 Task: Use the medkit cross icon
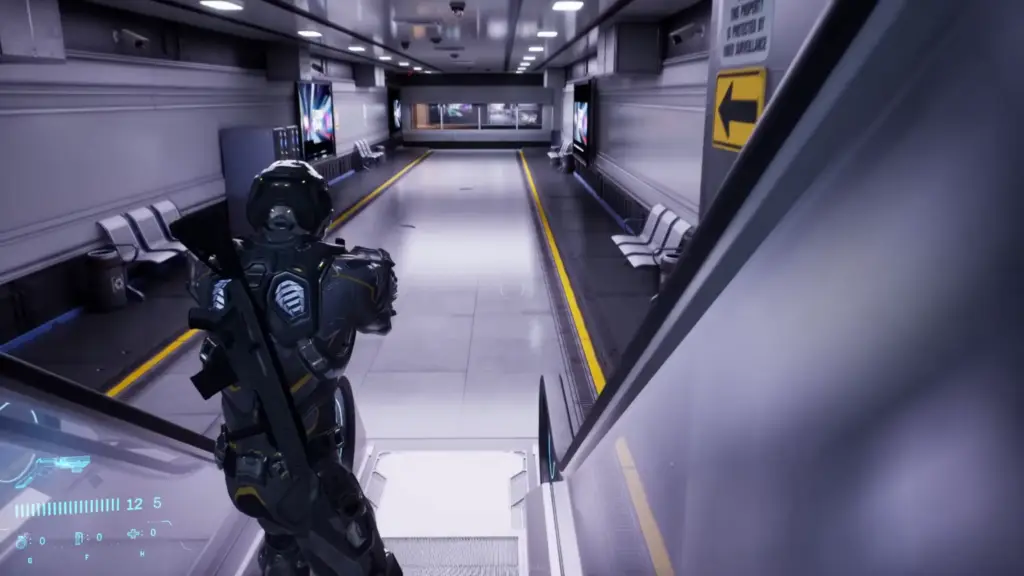click(133, 535)
